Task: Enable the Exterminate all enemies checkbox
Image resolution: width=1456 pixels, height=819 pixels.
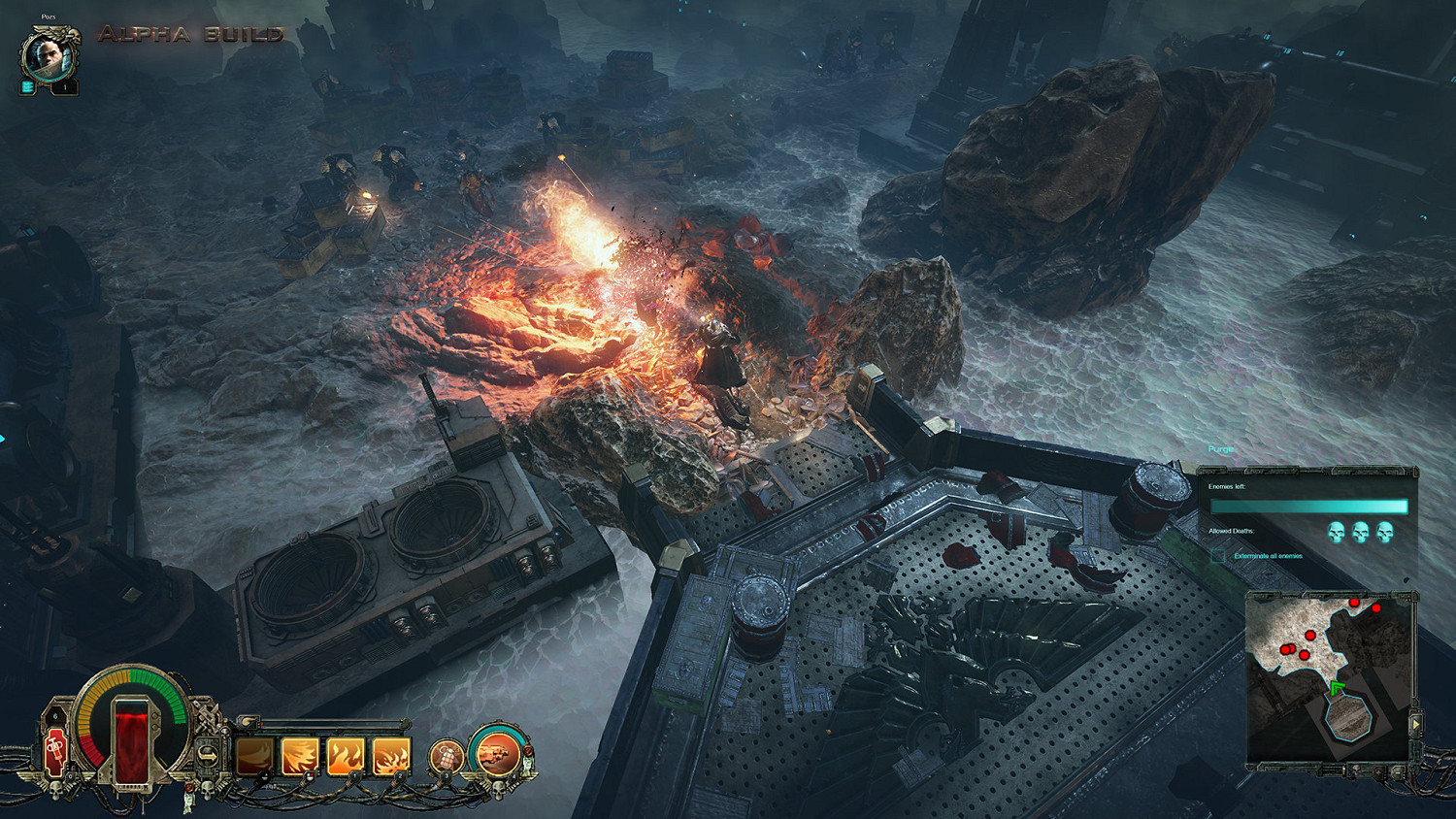Action: pyautogui.click(x=1218, y=556)
